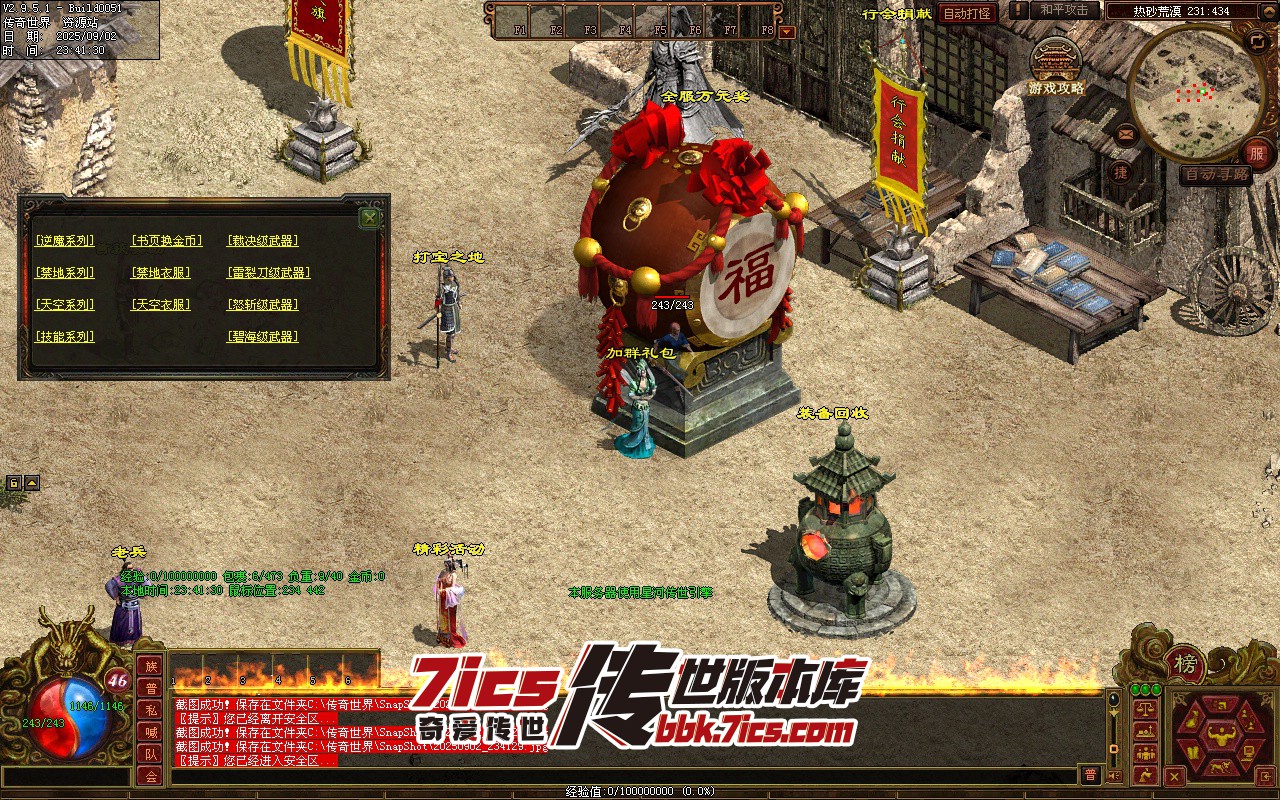Select the 书页换金币 option
The width and height of the screenshot is (1280, 800).
(167, 241)
